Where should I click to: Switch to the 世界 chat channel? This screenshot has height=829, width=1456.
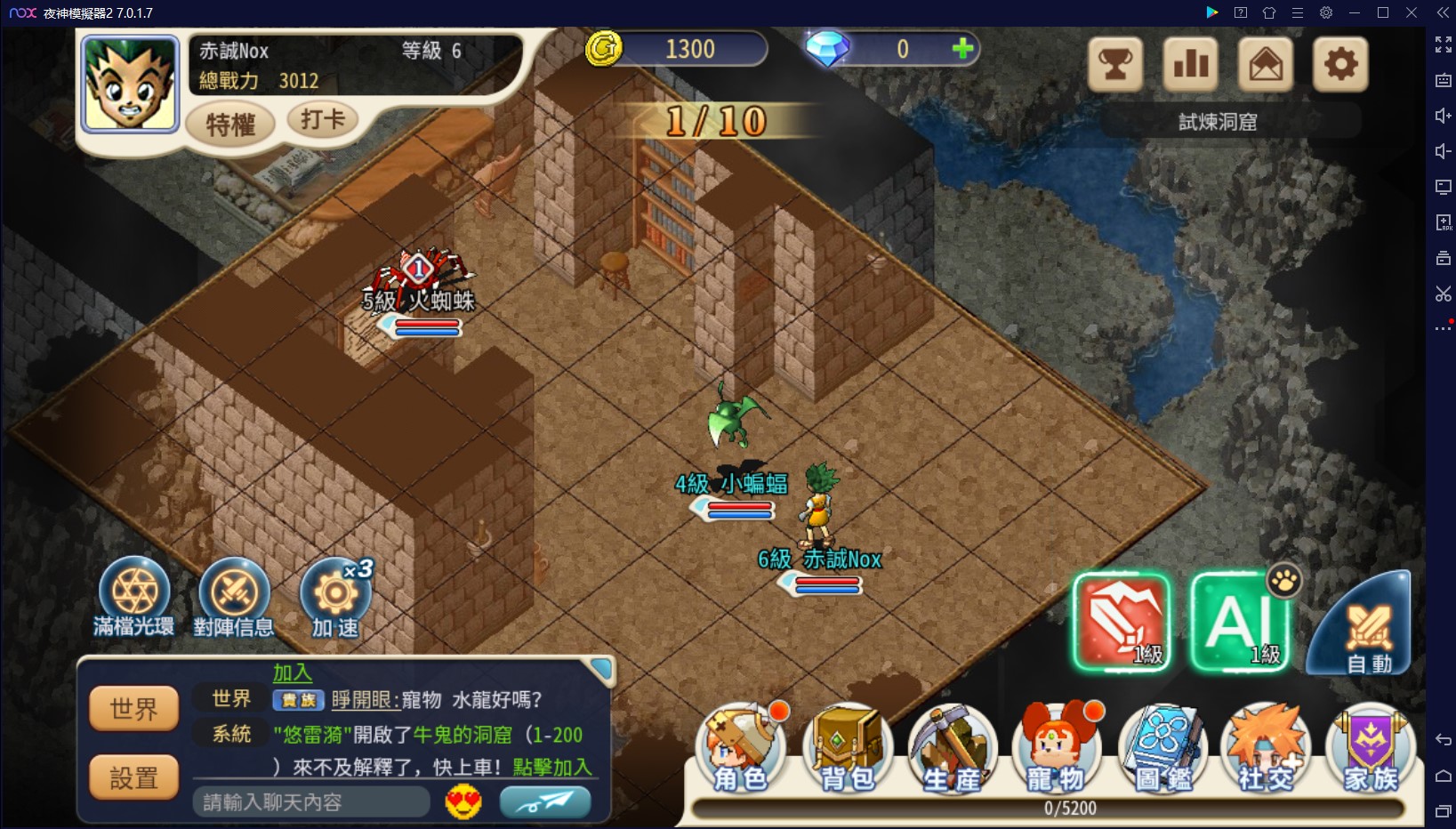coord(133,709)
